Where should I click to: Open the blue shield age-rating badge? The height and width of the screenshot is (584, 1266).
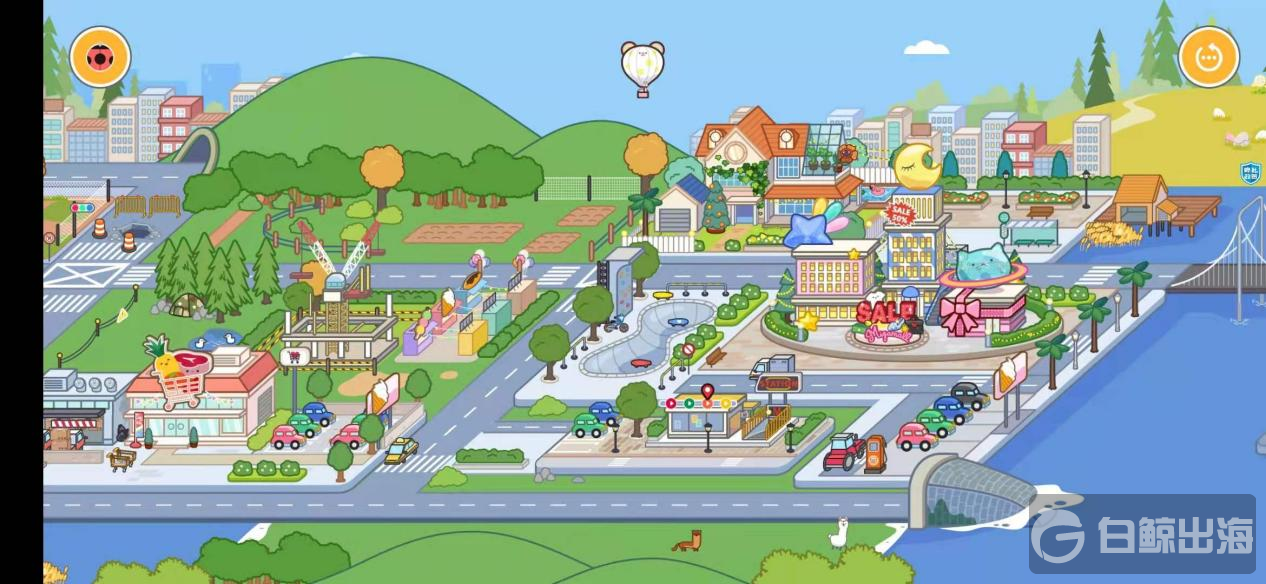point(1249,173)
